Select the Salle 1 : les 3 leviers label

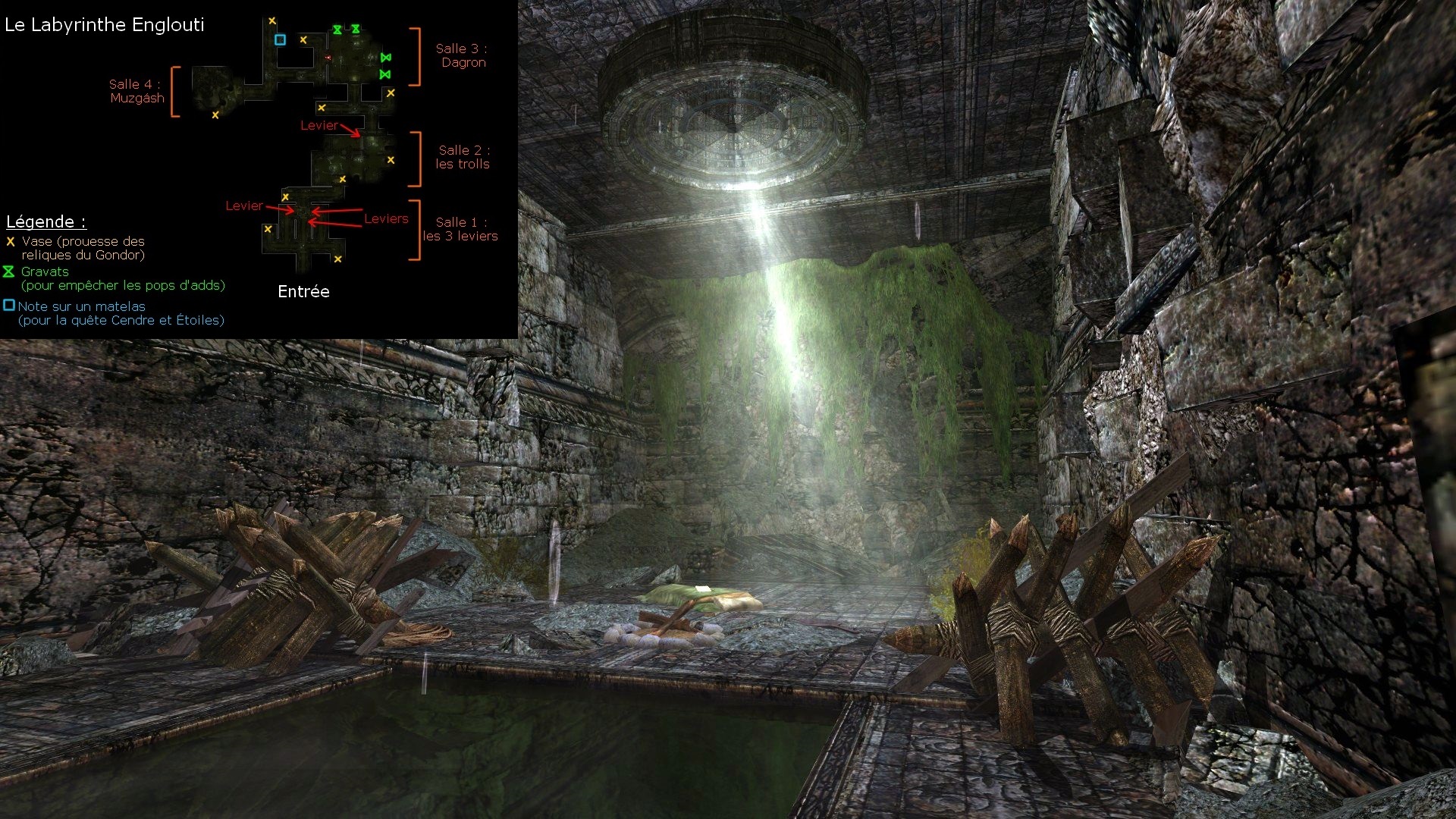pos(460,229)
